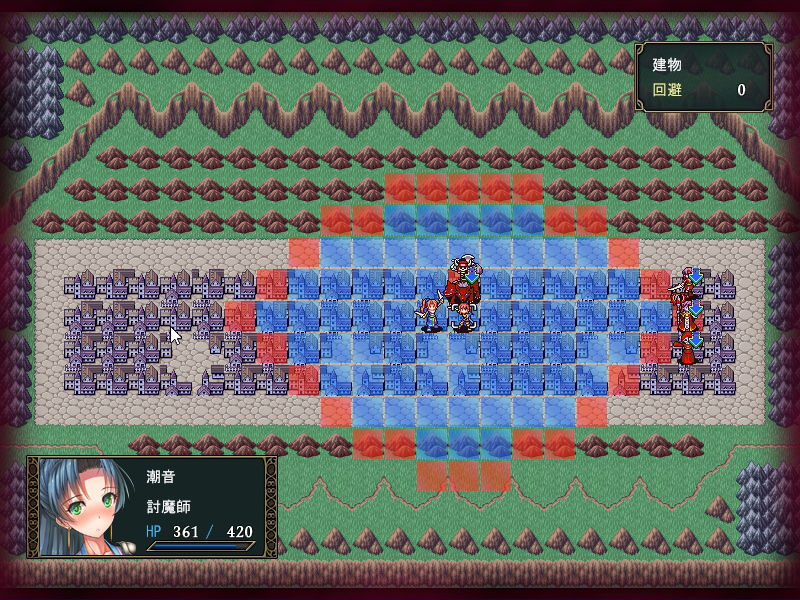The image size is (800, 600).
Task: Select the pink twin-tailed swordswoman unit
Action: pos(431,315)
